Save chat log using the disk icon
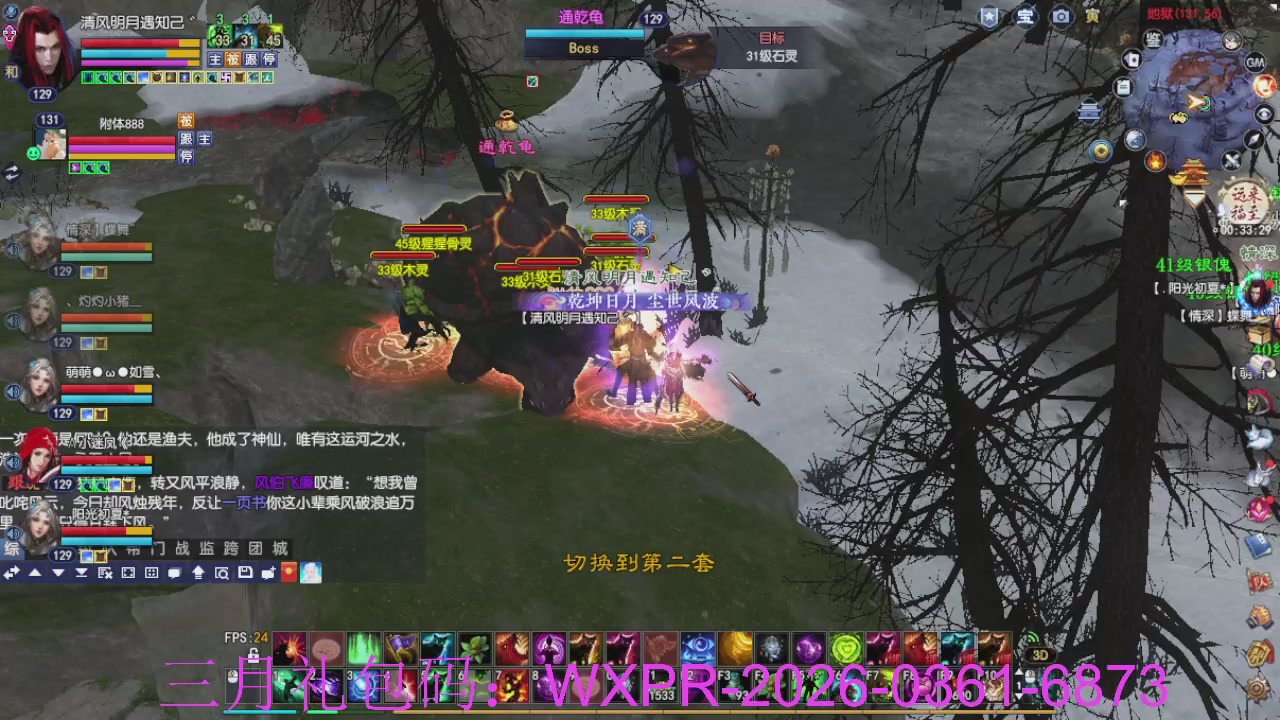Image resolution: width=1280 pixels, height=720 pixels. (245, 572)
